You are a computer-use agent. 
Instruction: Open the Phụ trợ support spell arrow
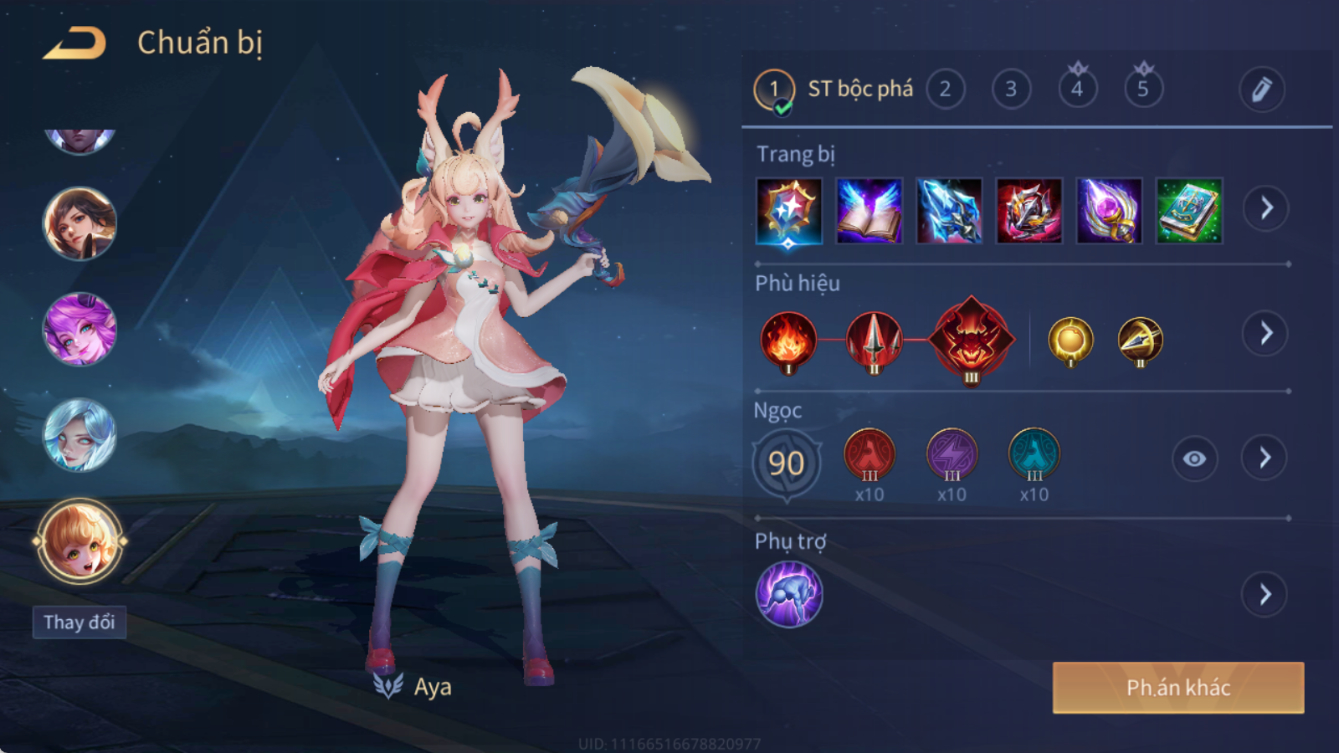[x=1265, y=595]
